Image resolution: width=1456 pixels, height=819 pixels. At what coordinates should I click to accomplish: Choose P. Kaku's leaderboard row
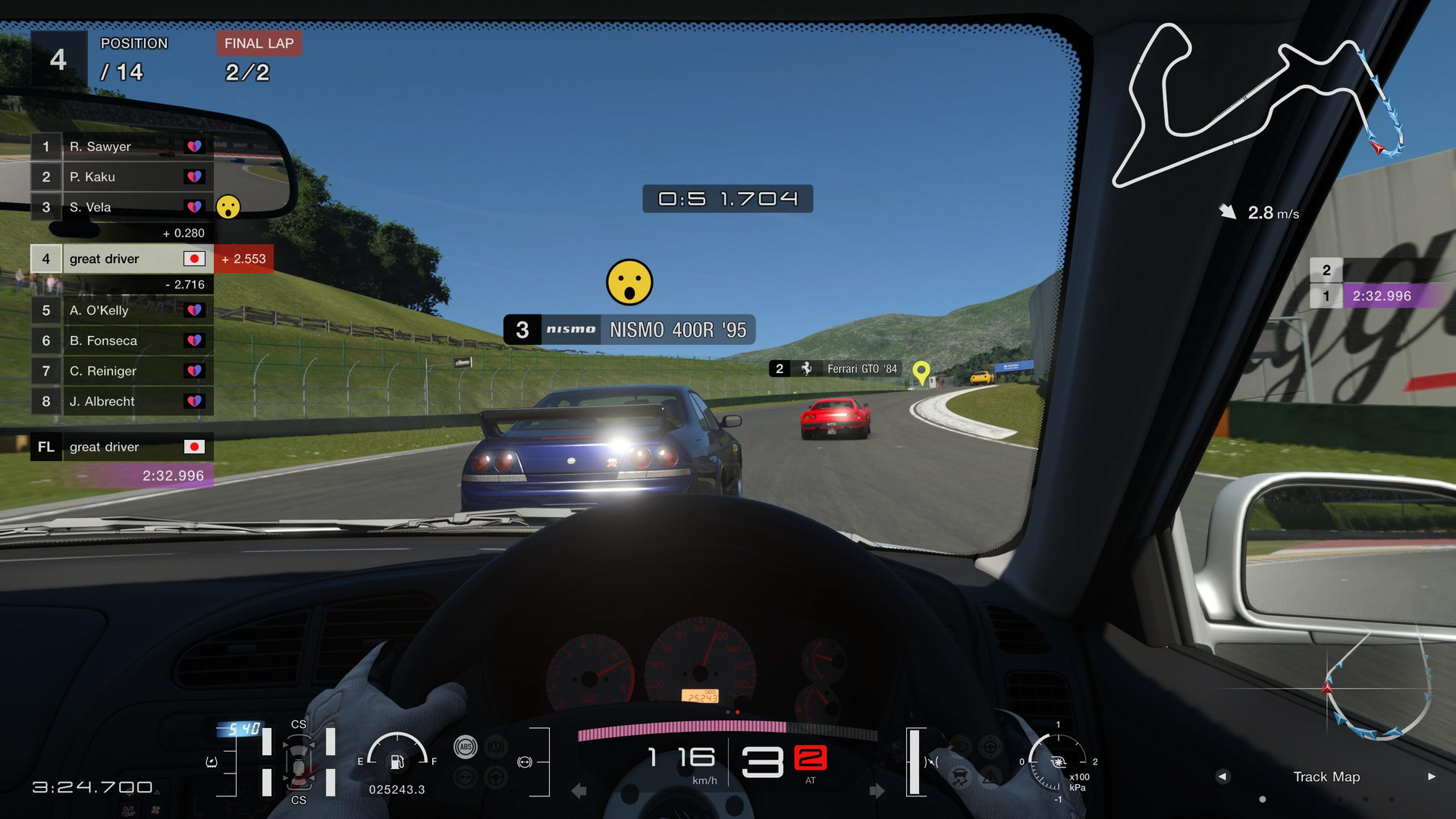click(121, 177)
